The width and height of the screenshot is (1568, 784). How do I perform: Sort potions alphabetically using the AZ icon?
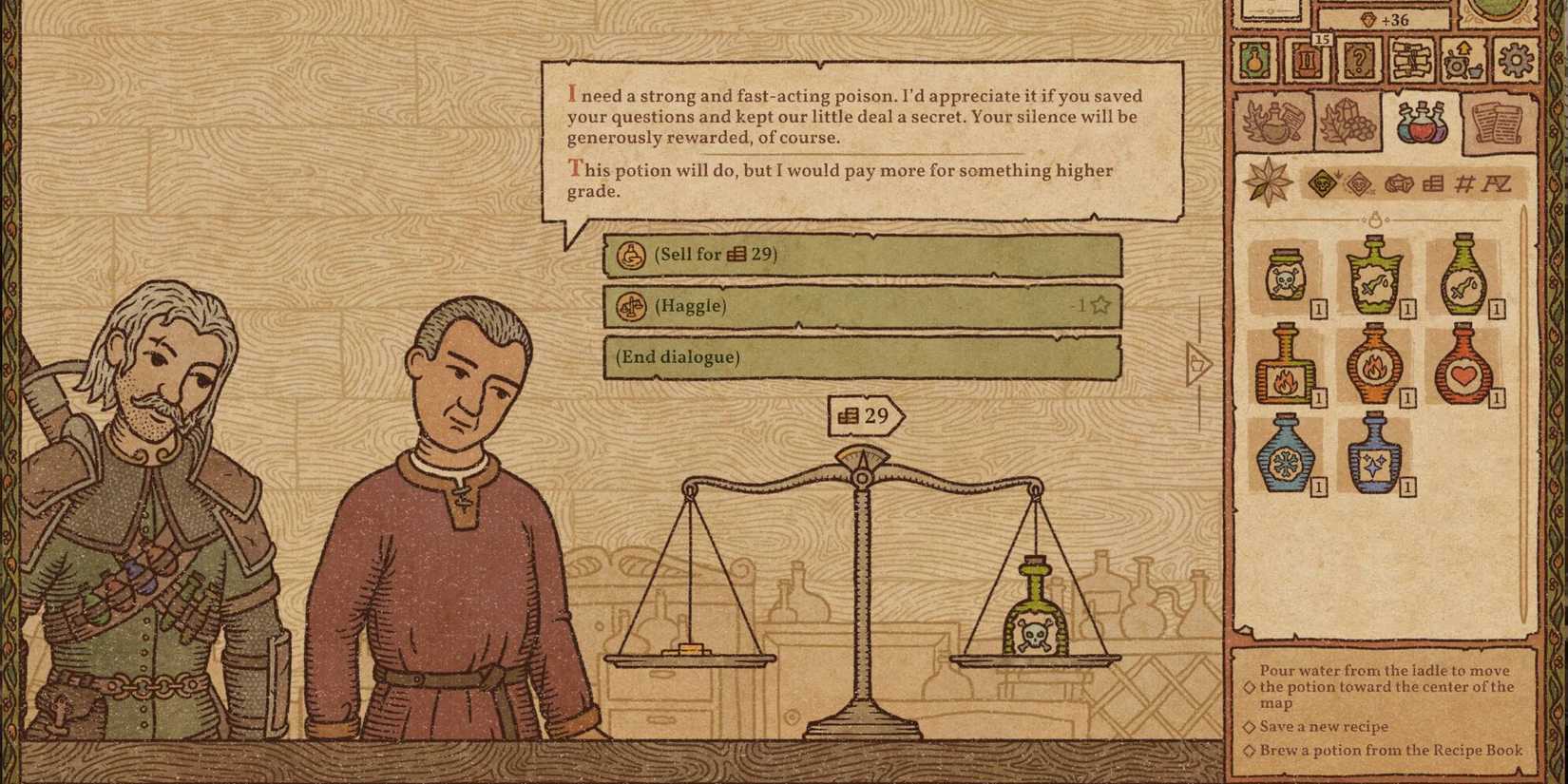tap(1497, 184)
